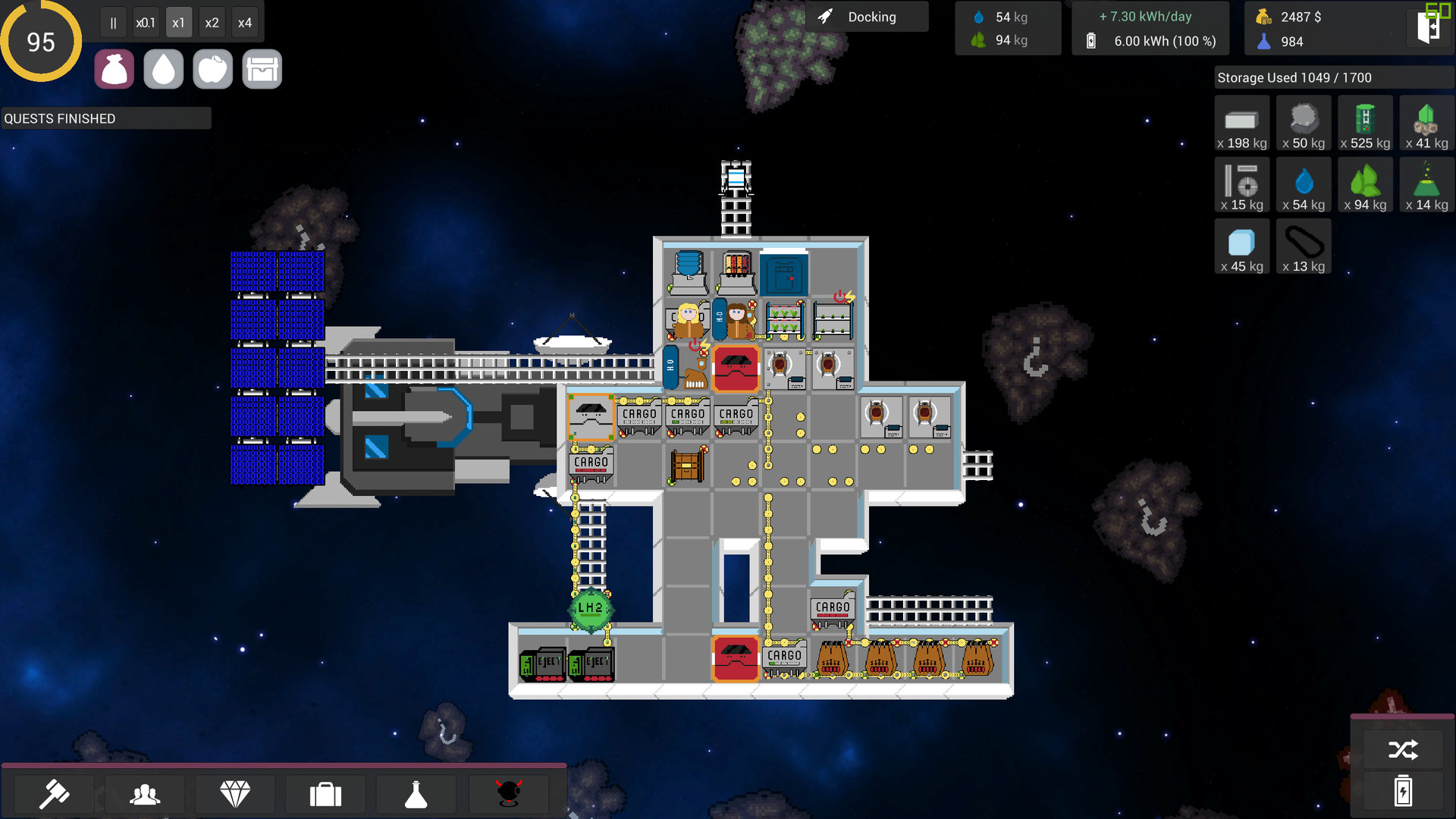Click the yellow circular day progress timer
The image size is (1456, 819).
click(x=41, y=41)
